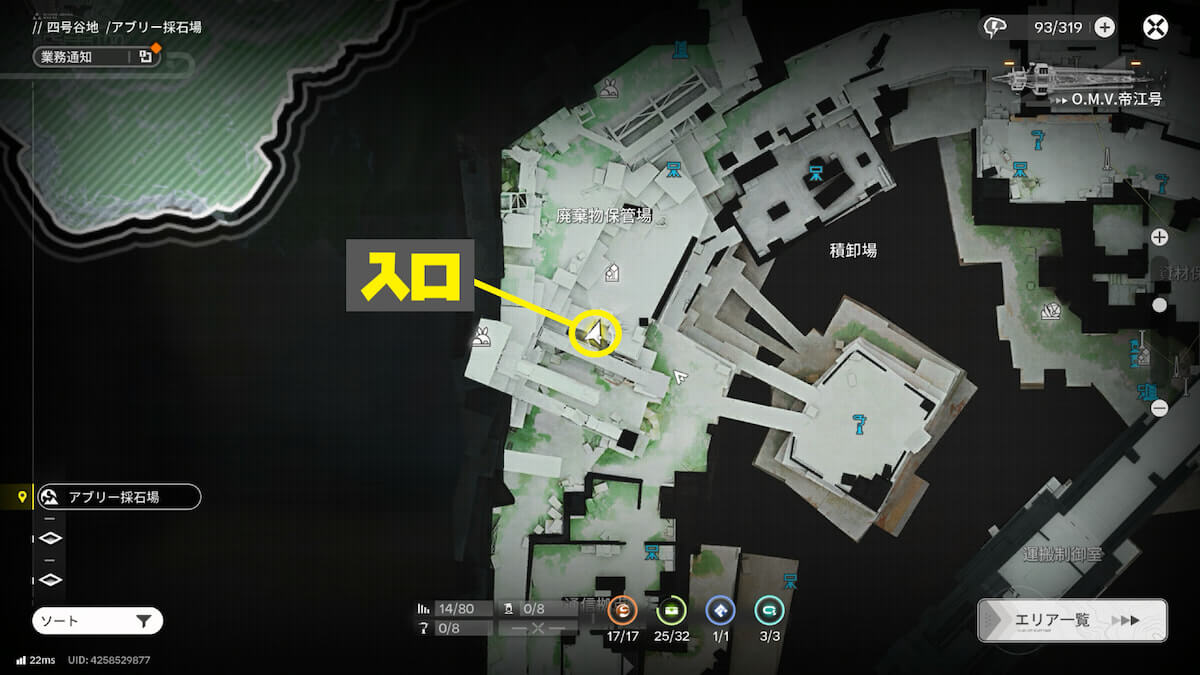Click the yellow-circled player marker at 入口
This screenshot has width=1200, height=675.
(596, 333)
